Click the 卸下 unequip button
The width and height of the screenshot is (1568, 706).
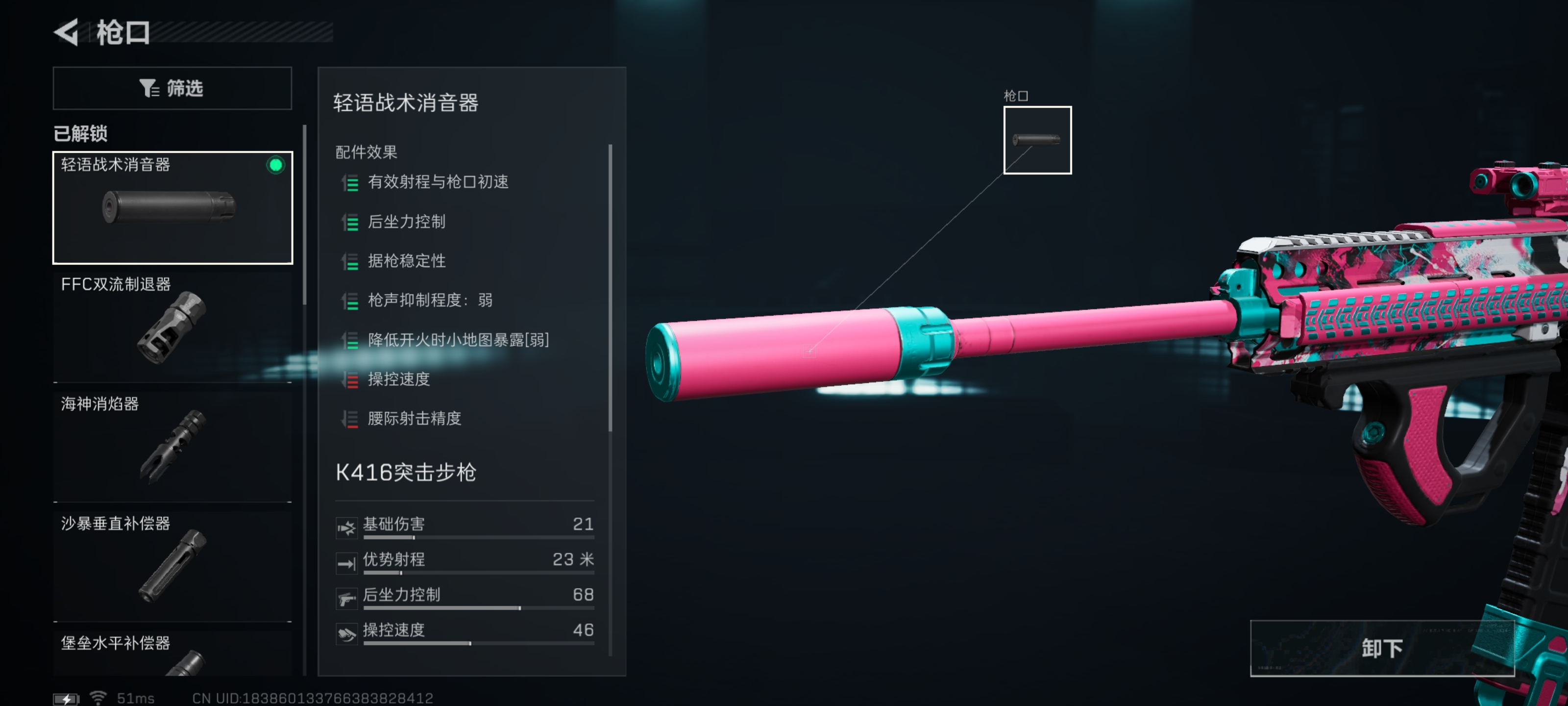1381,648
